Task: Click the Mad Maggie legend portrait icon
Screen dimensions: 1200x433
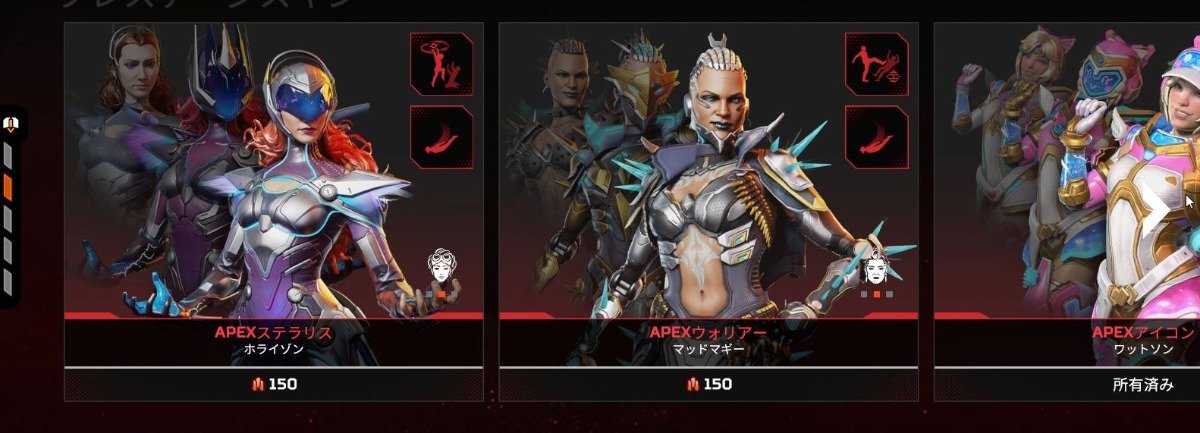Action: 876,268
